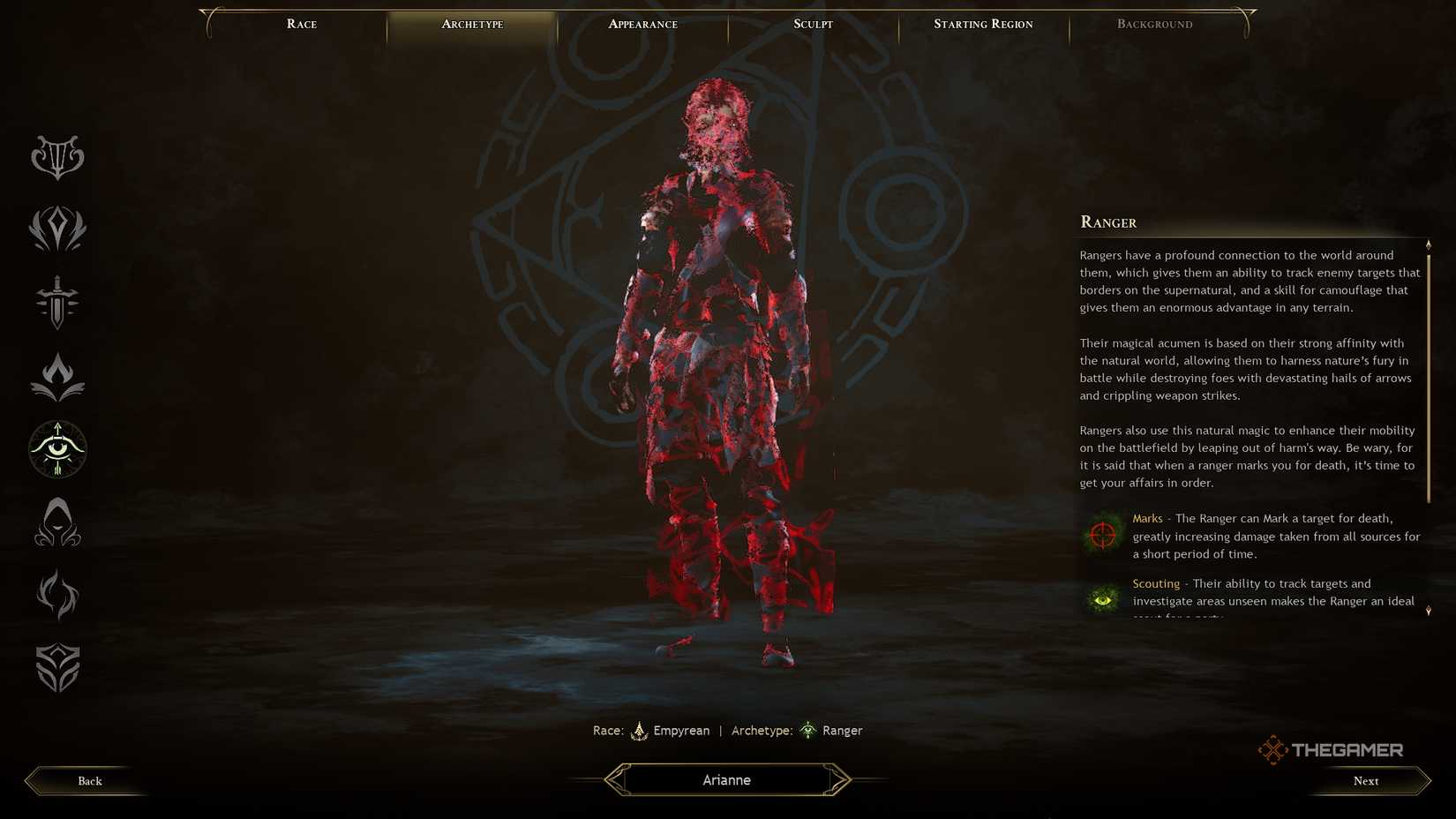The image size is (1456, 819).
Task: Click the Ranger icon beside the Archetype label
Action: (808, 730)
